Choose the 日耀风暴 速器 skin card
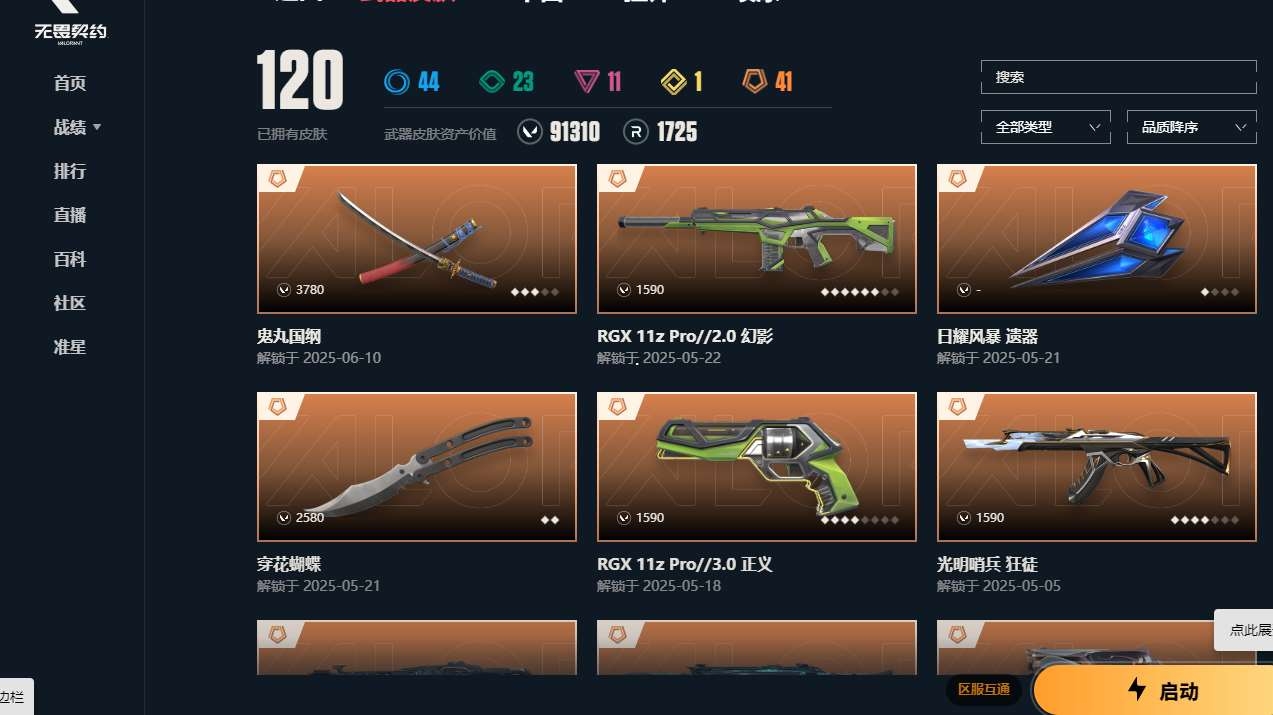The image size is (1273, 715). click(x=1096, y=239)
